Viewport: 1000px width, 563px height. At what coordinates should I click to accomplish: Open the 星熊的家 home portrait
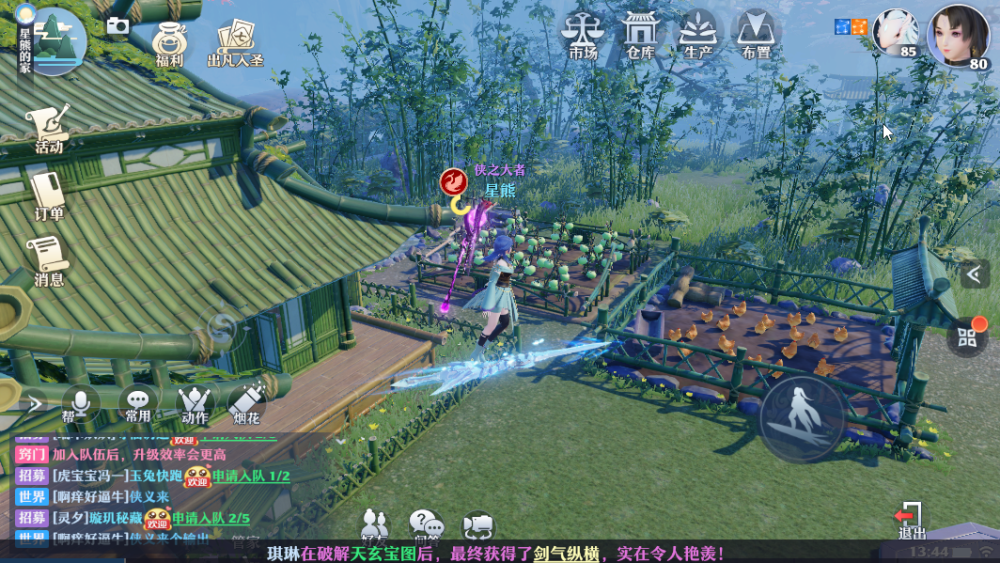[x=51, y=40]
